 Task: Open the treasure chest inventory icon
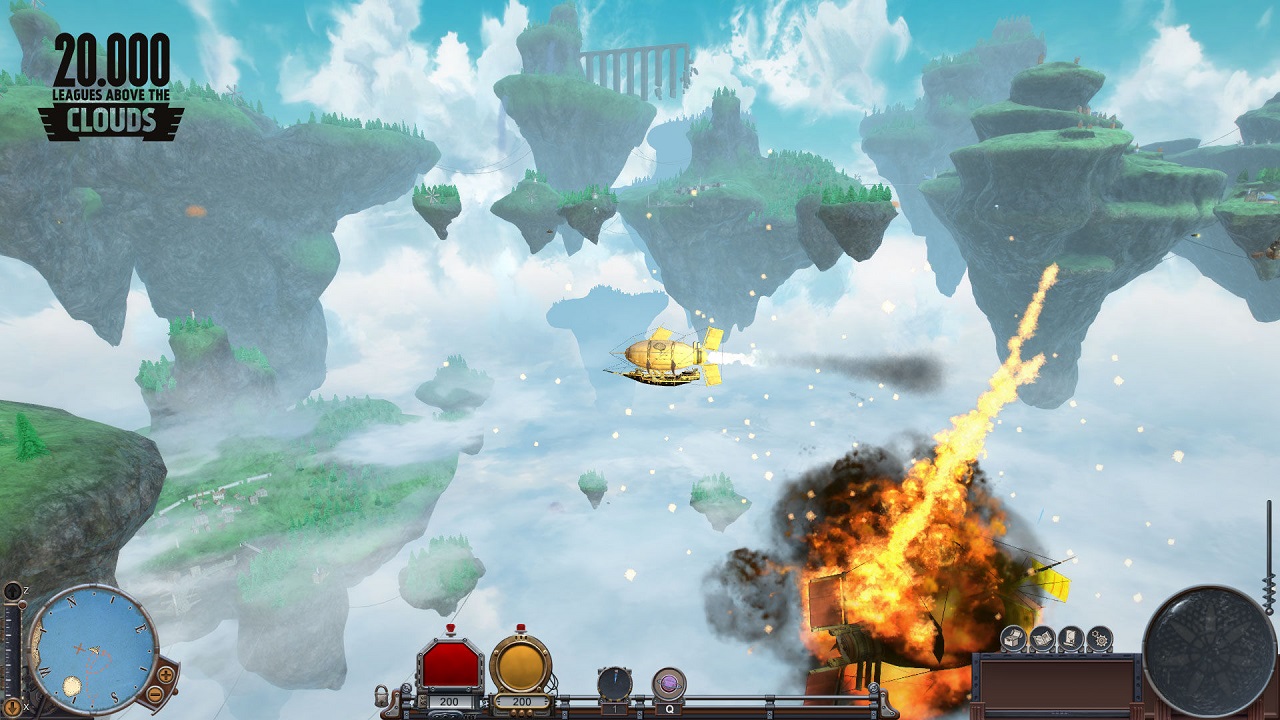click(1012, 637)
